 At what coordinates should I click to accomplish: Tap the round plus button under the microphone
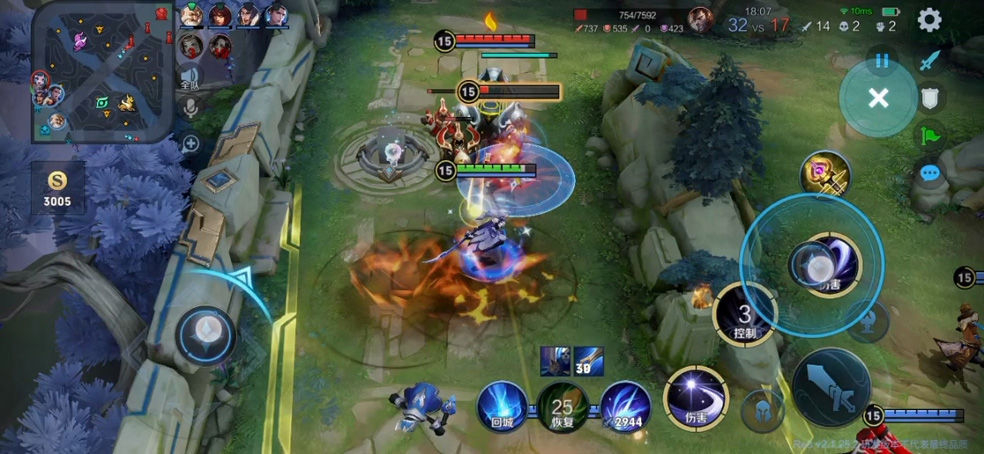point(190,143)
